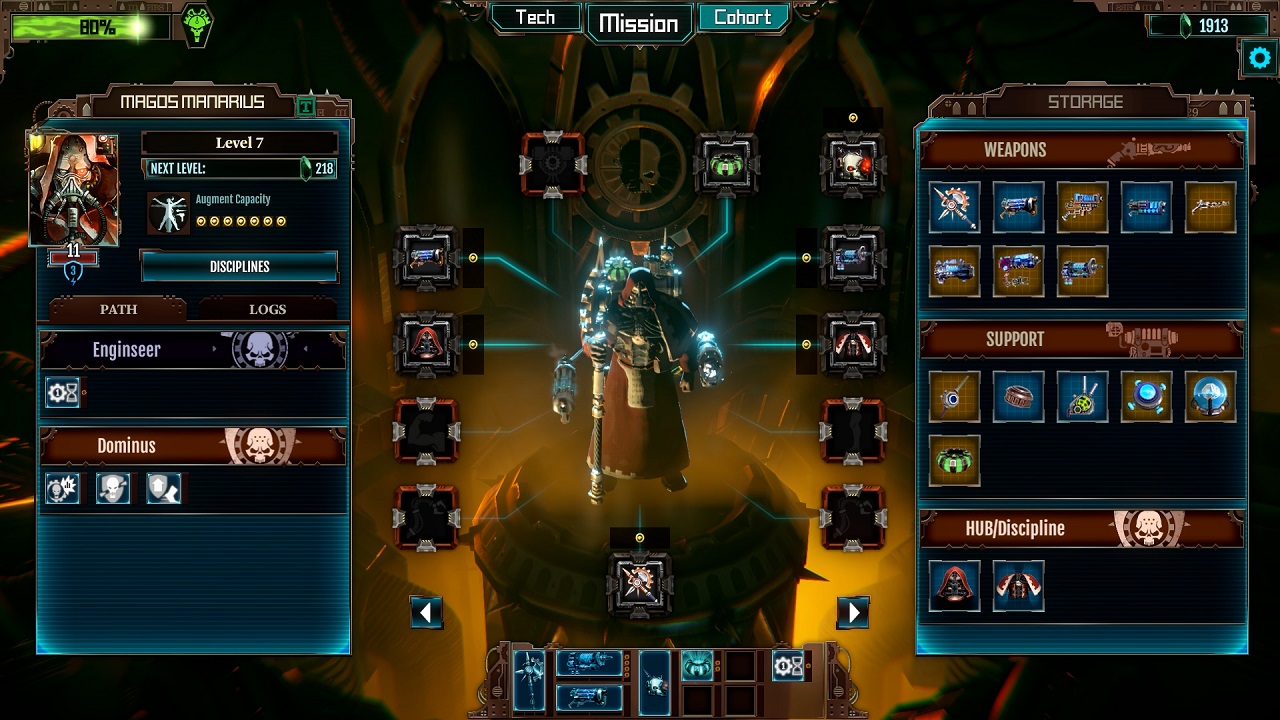Choose the red skull equipment slot
Viewport: 1280px width, 720px height.
tap(853, 163)
